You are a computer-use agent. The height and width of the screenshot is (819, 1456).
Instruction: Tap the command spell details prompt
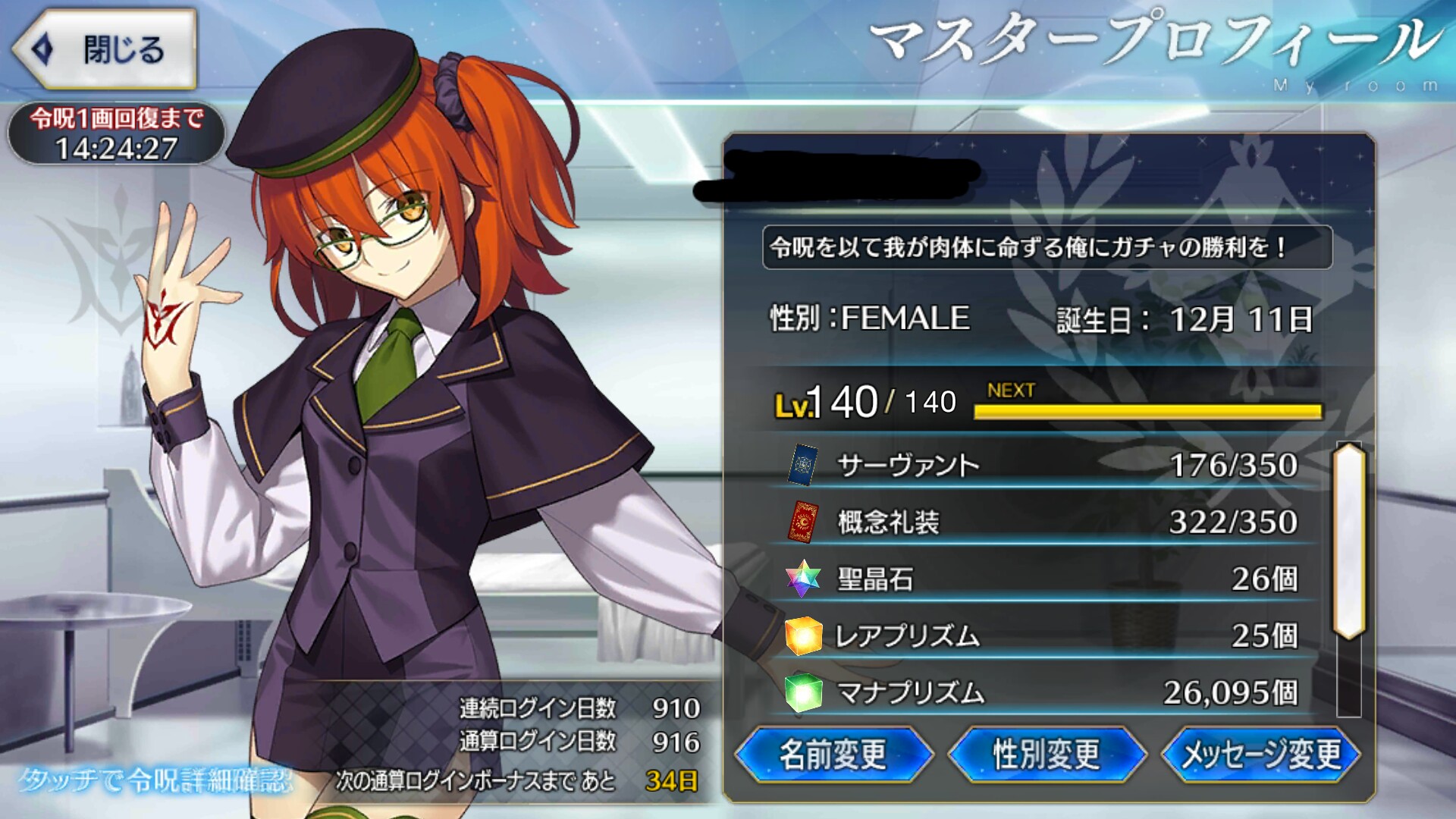click(x=155, y=780)
